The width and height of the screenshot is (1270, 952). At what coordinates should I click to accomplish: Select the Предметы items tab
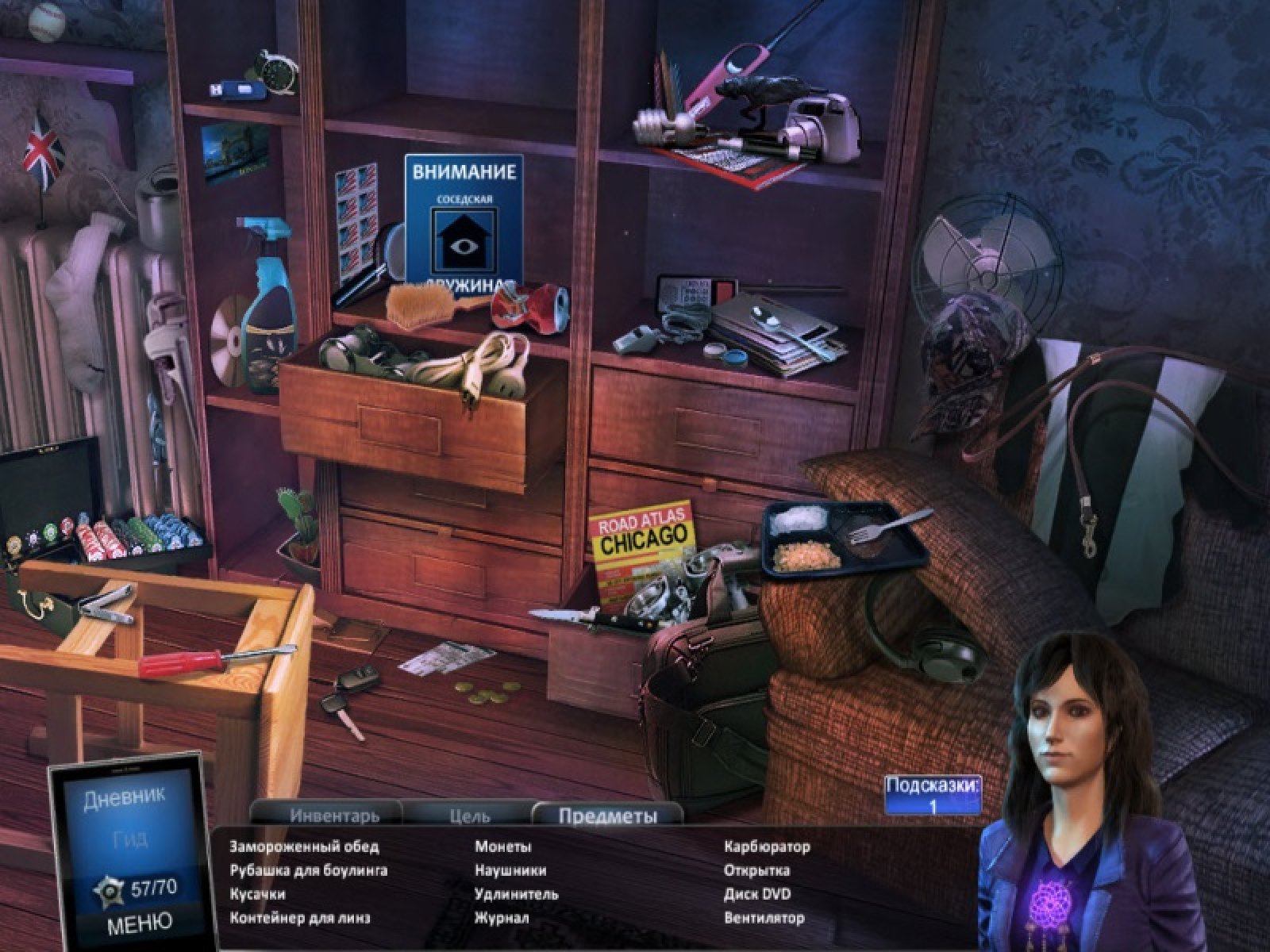tap(608, 816)
